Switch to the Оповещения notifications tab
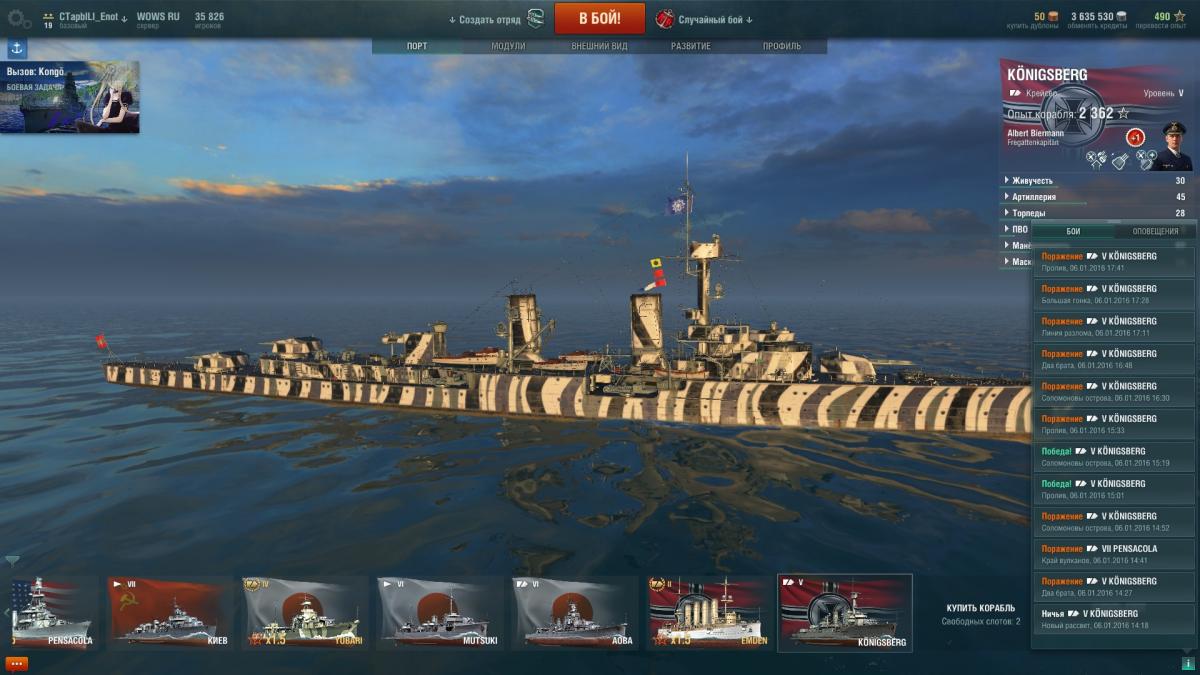 click(x=1154, y=231)
